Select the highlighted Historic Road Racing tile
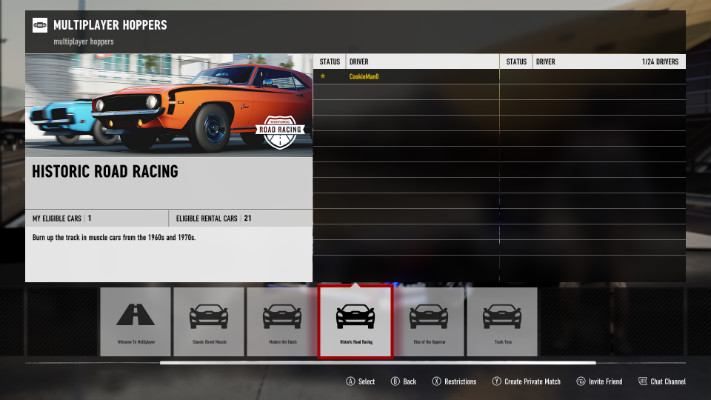Image resolution: width=711 pixels, height=400 pixels. [x=355, y=322]
